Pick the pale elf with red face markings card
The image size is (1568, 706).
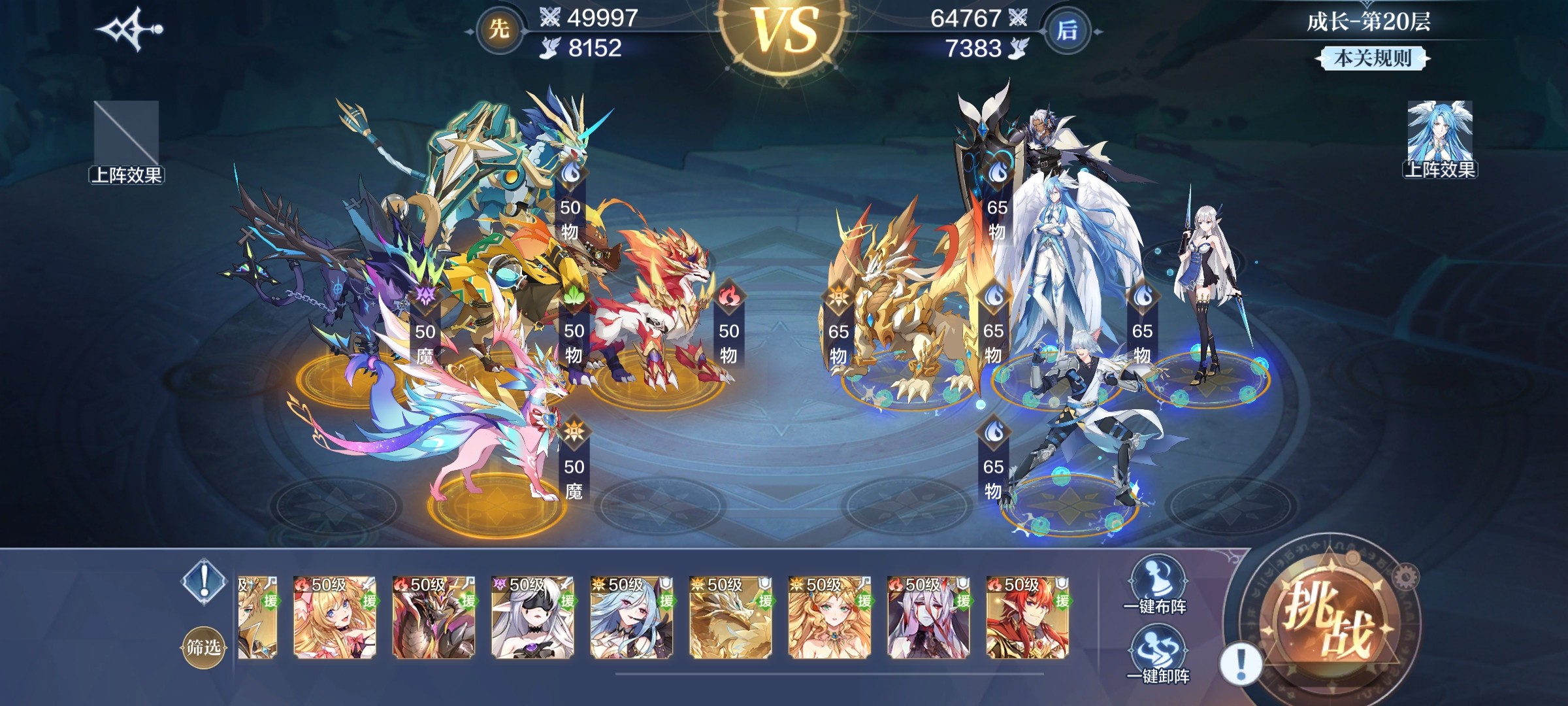coord(928,618)
